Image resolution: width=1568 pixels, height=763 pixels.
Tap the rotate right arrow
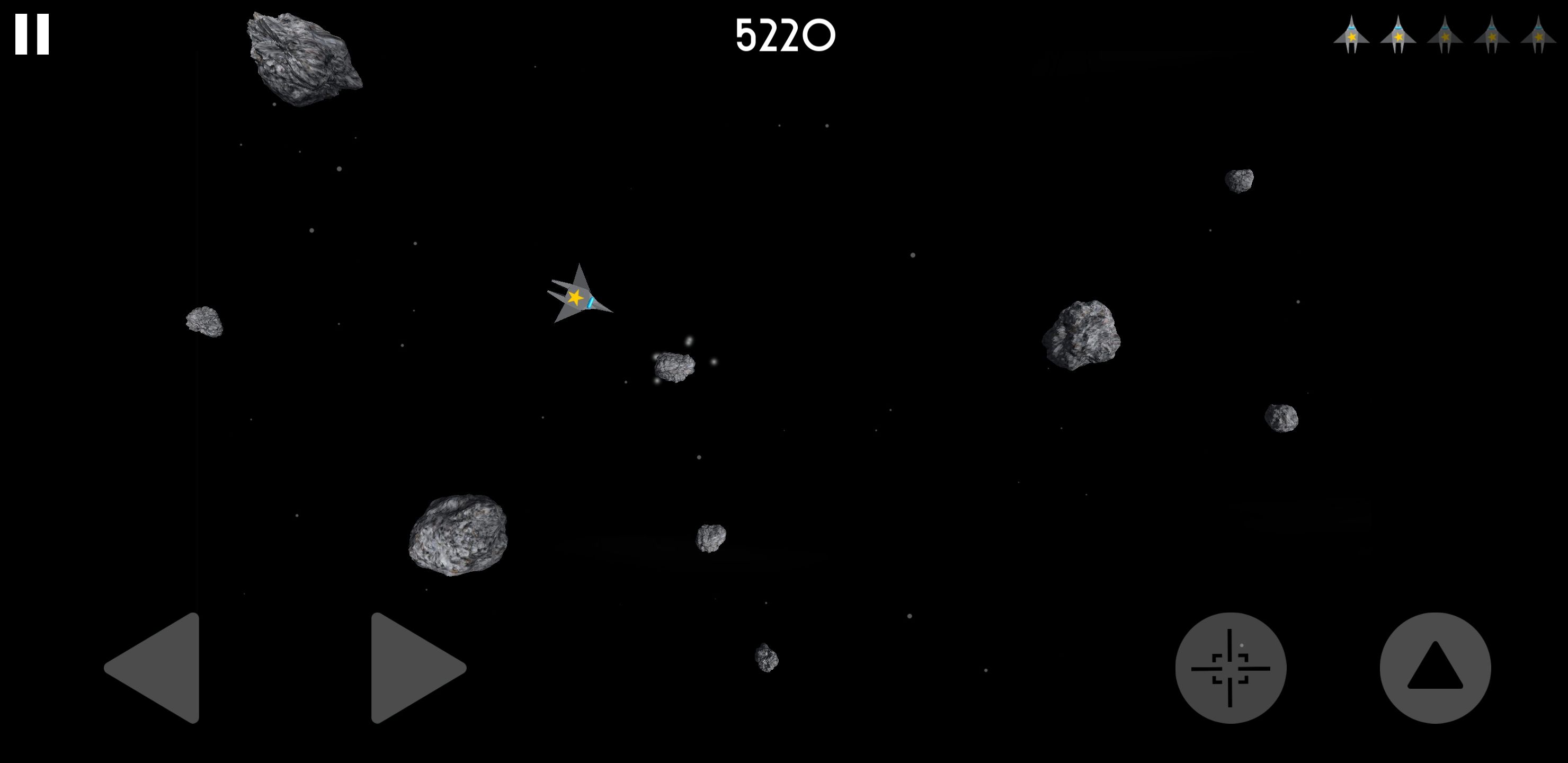click(x=412, y=668)
